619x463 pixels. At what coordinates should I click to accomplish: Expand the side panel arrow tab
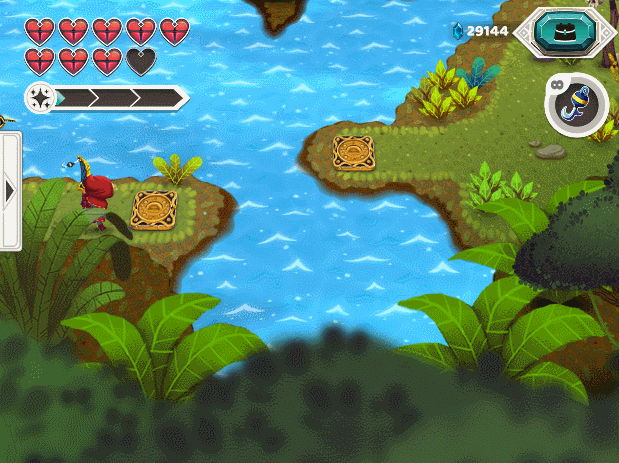(10, 190)
